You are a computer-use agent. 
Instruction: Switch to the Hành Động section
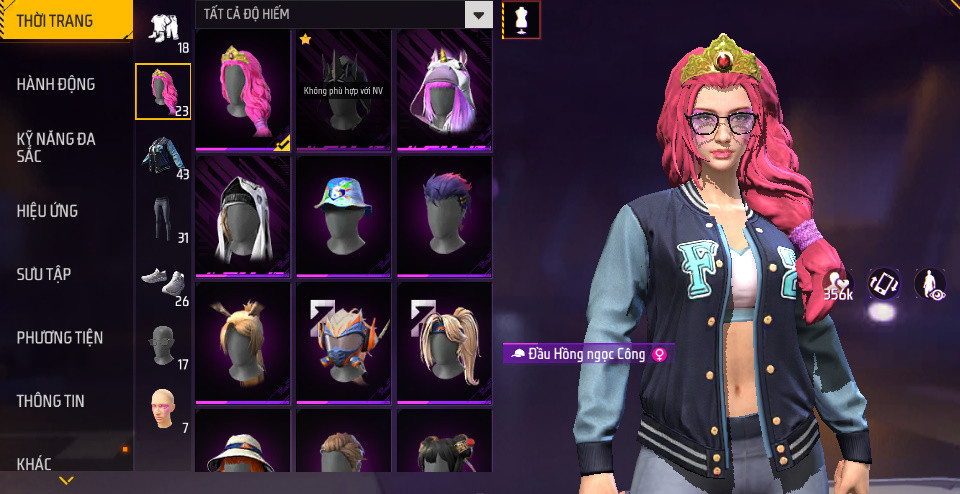[56, 85]
